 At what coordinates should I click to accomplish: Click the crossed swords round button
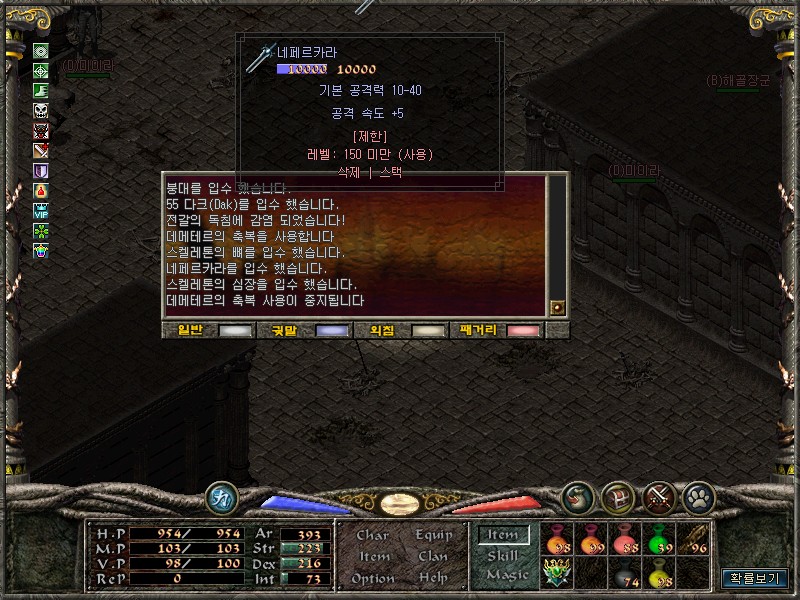(659, 497)
